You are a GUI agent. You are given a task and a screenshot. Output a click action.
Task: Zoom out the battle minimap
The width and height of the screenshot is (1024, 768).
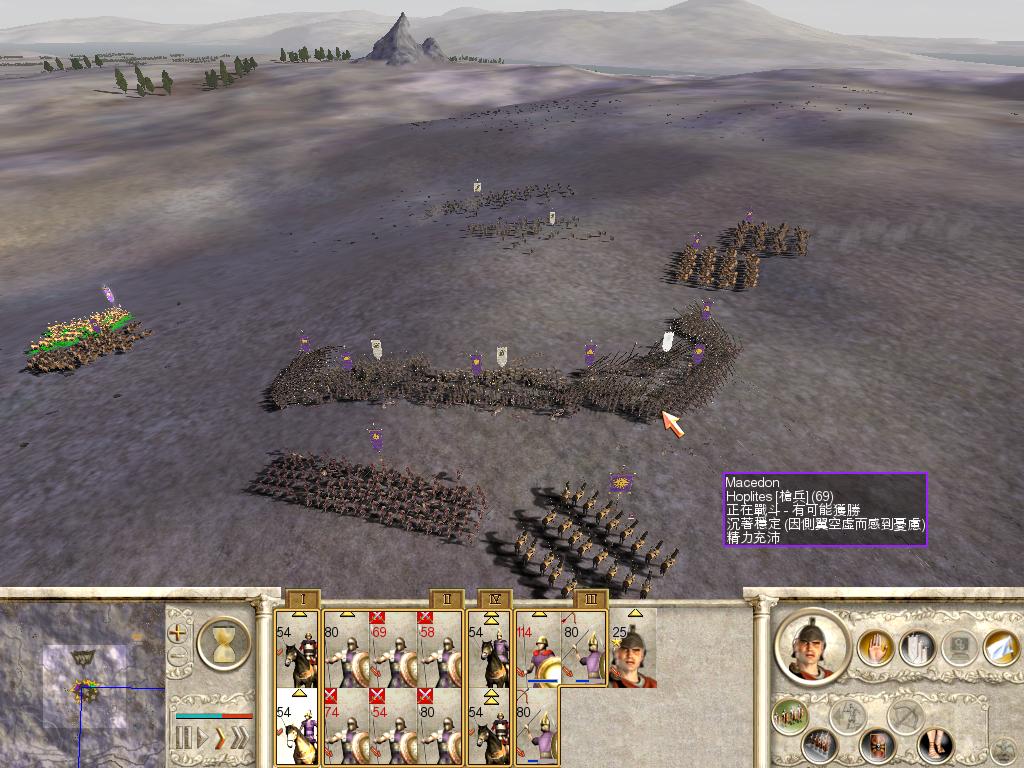coord(177,657)
